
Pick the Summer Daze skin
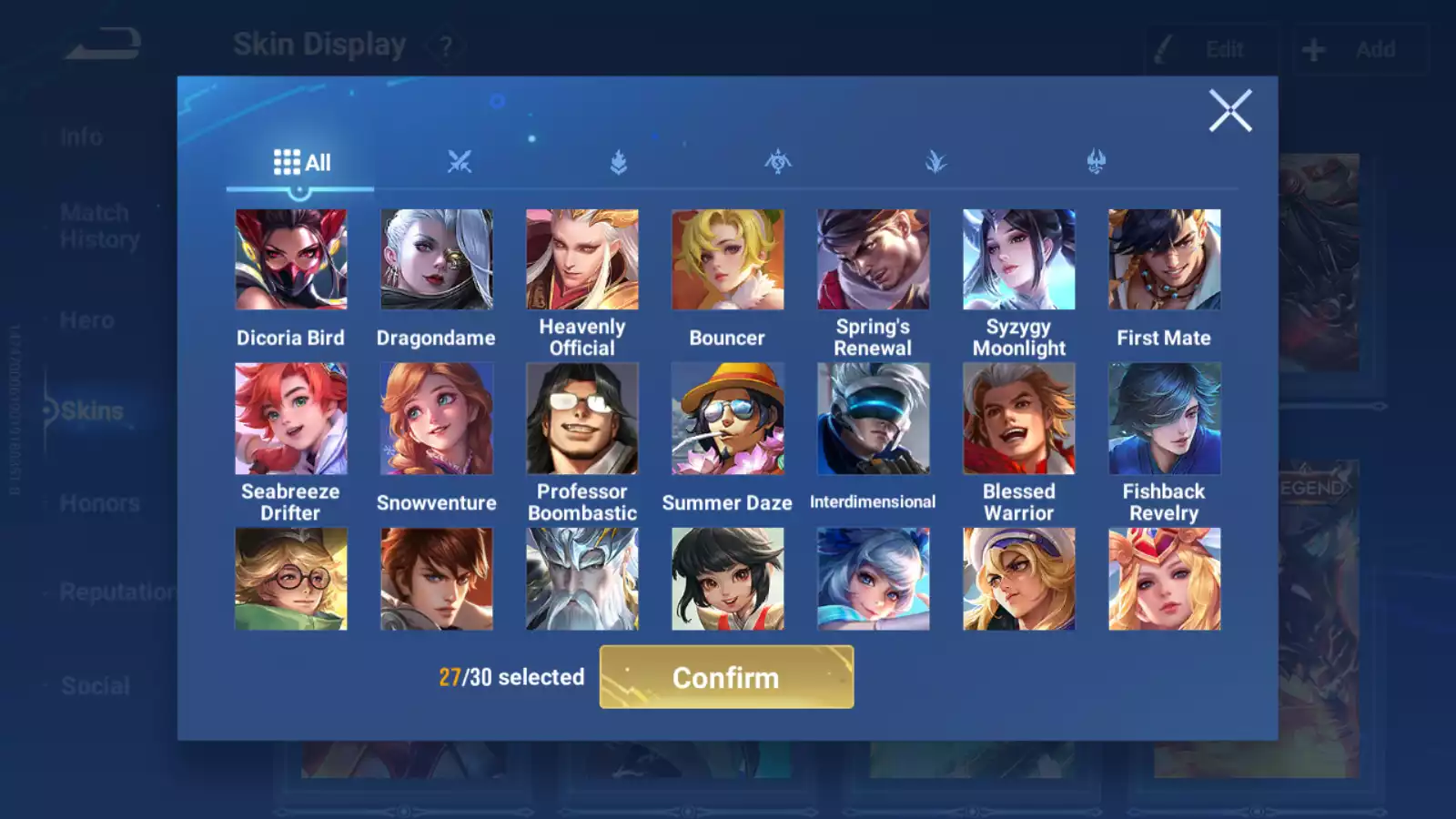[727, 419]
